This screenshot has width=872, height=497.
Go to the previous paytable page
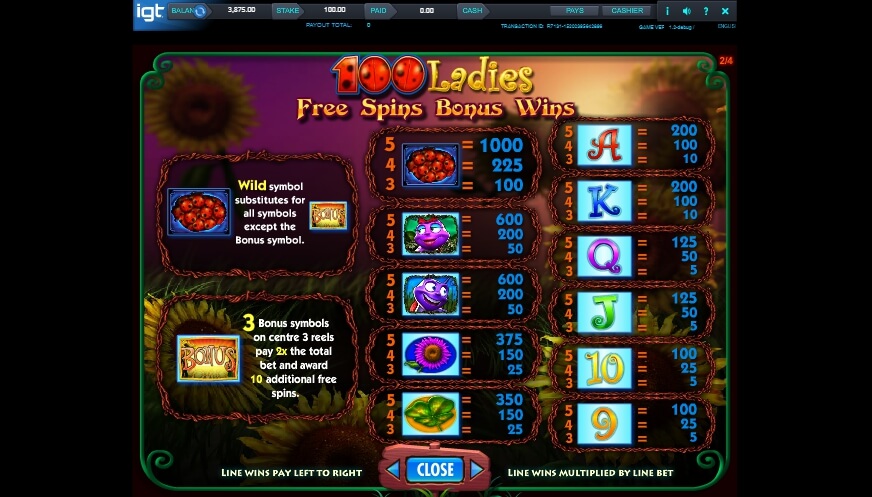(393, 469)
